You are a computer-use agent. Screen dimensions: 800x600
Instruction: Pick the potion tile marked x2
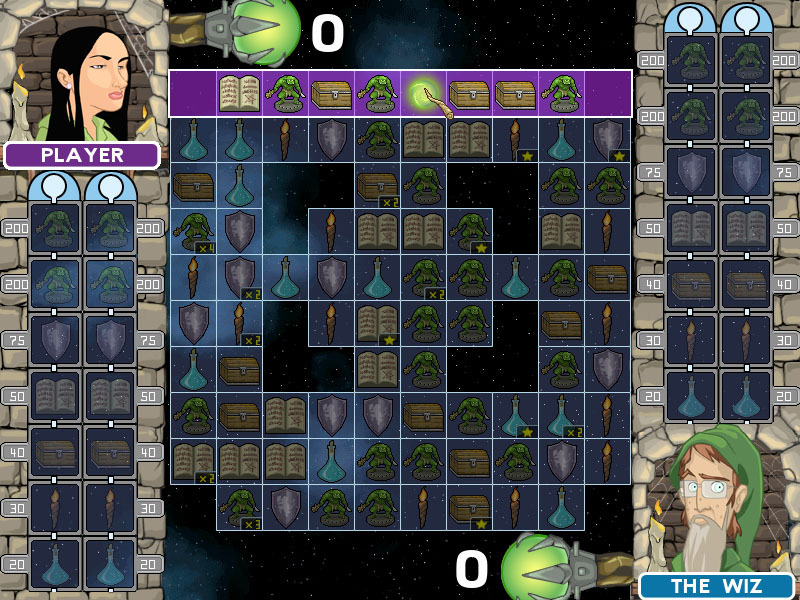tap(561, 416)
